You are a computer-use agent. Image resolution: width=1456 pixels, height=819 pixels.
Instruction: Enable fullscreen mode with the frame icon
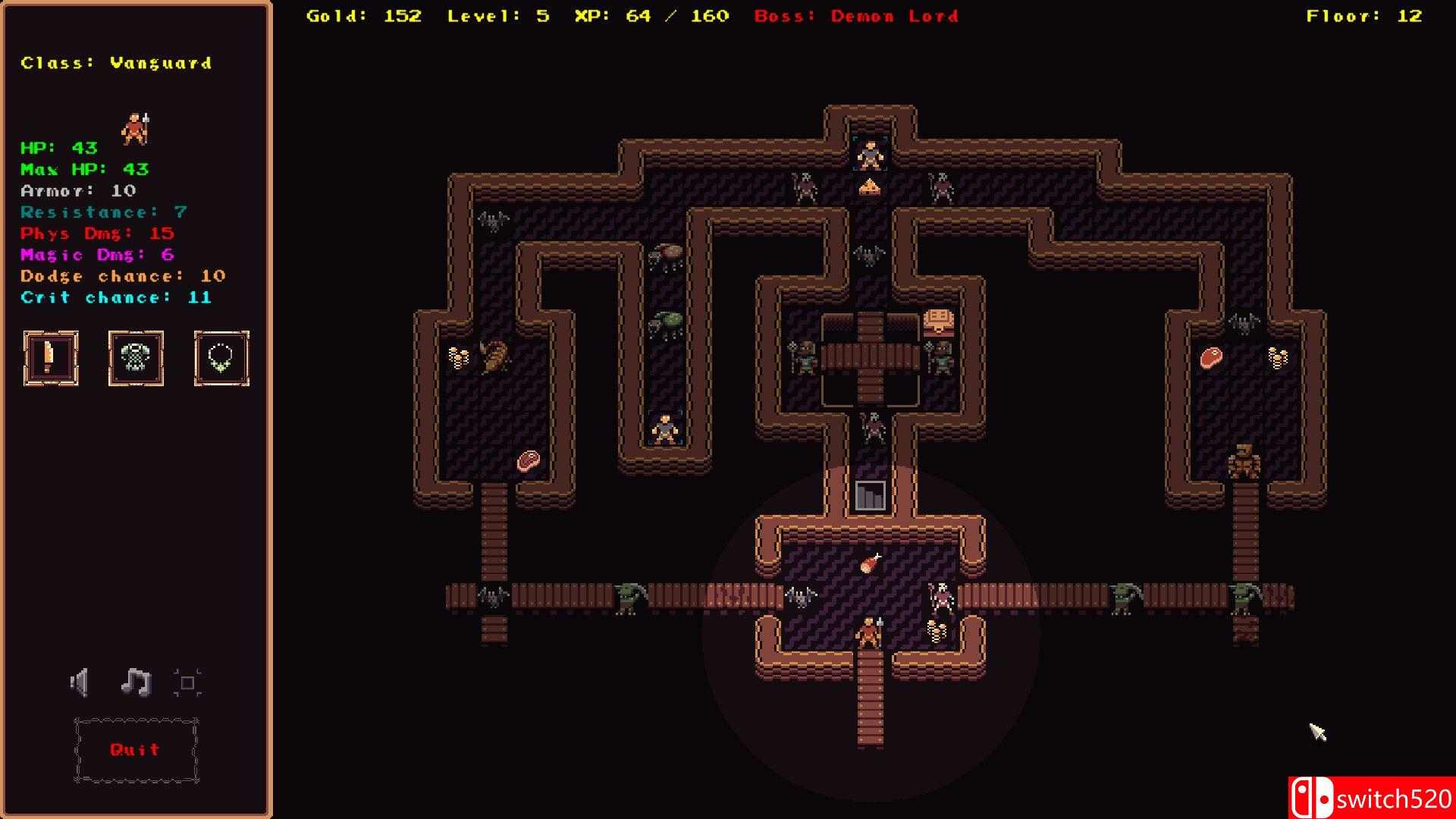tap(190, 682)
